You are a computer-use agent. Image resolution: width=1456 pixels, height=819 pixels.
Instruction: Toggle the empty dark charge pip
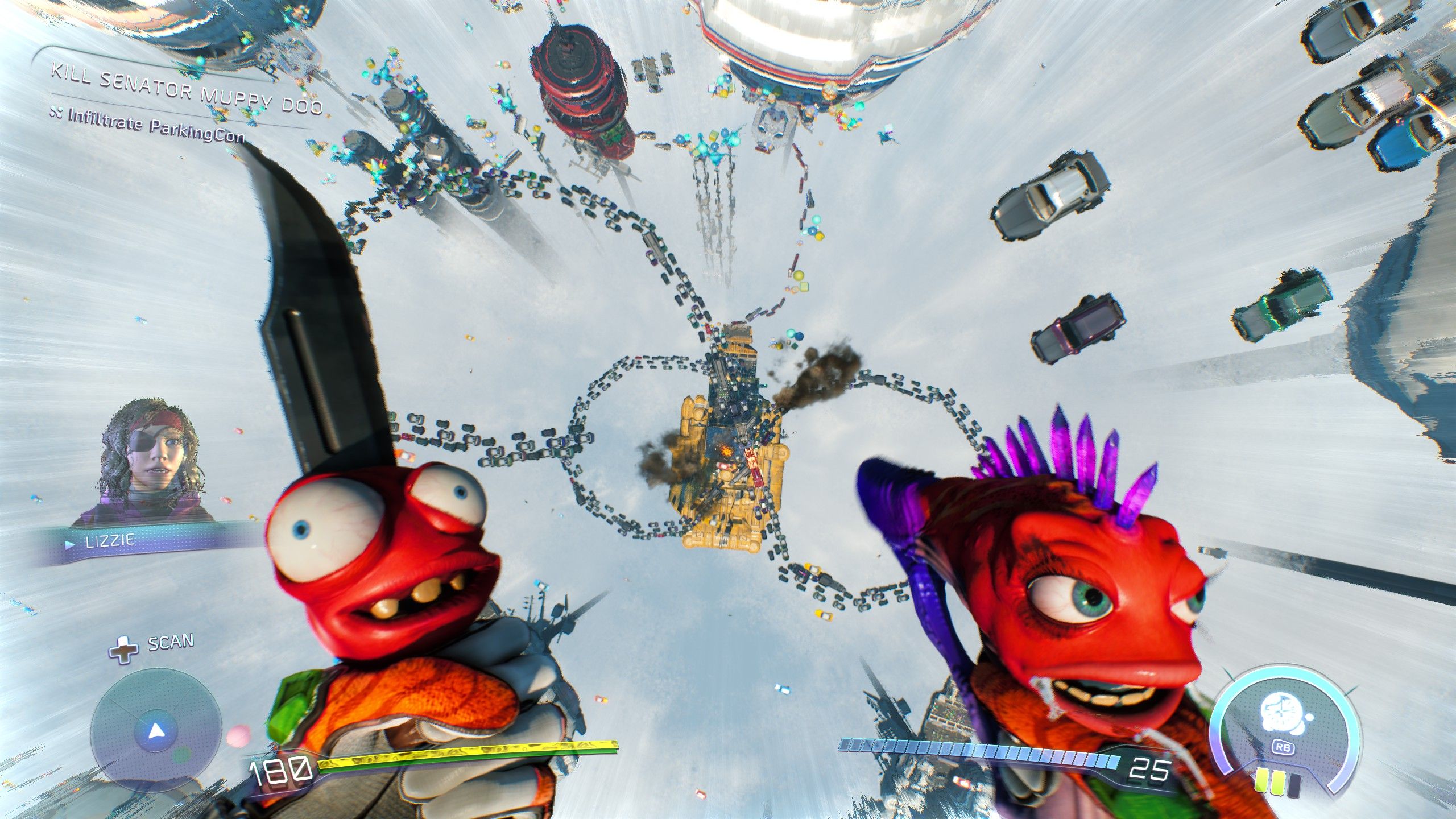click(1294, 785)
